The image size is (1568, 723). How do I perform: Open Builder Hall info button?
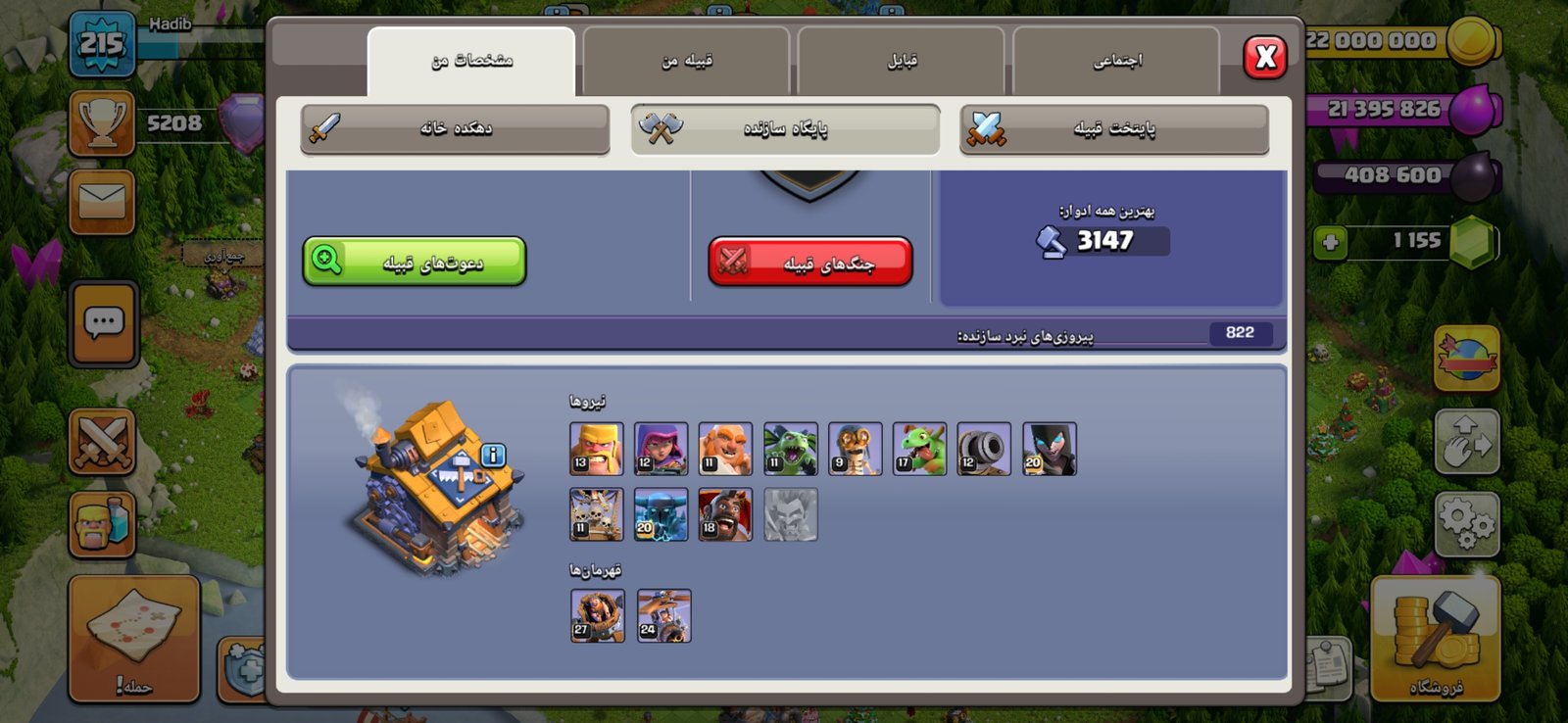[x=493, y=455]
